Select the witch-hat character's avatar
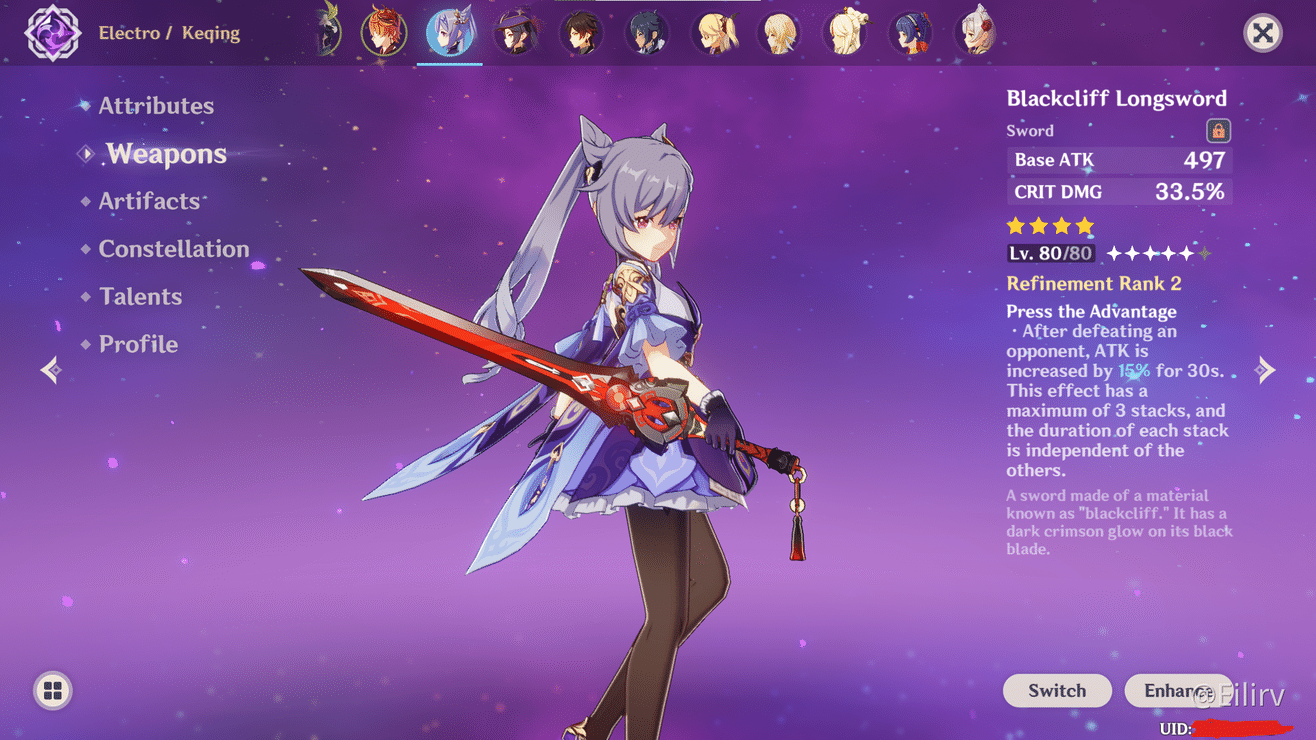 click(x=516, y=31)
